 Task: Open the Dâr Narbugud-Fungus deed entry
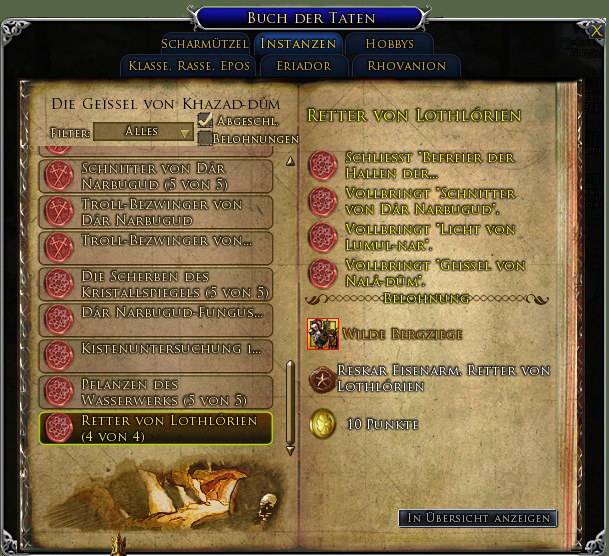click(155, 319)
